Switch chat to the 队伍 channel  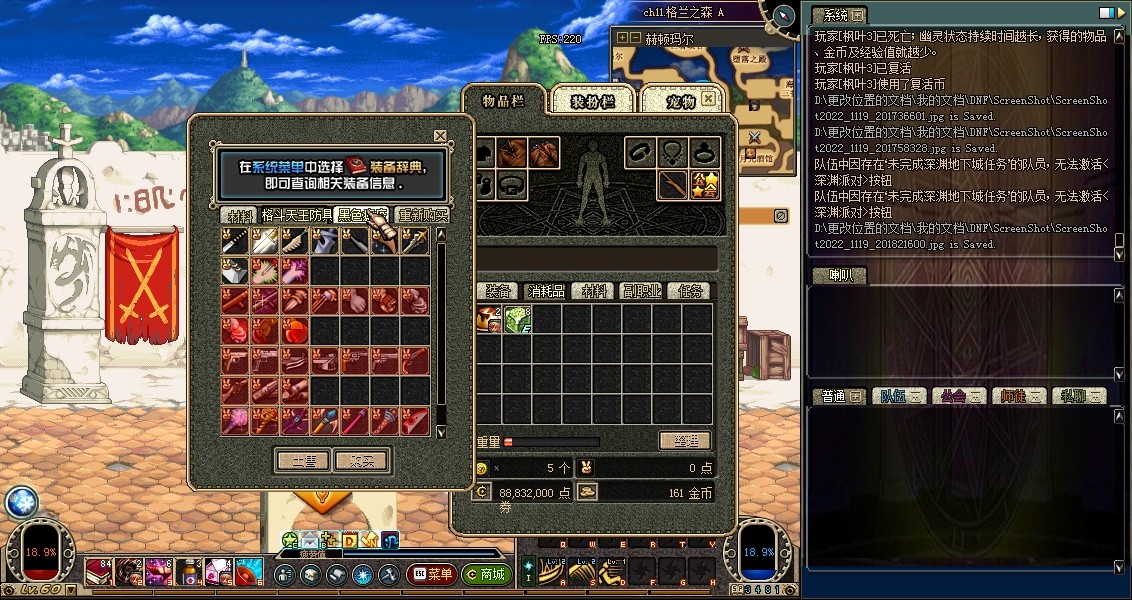[x=894, y=396]
